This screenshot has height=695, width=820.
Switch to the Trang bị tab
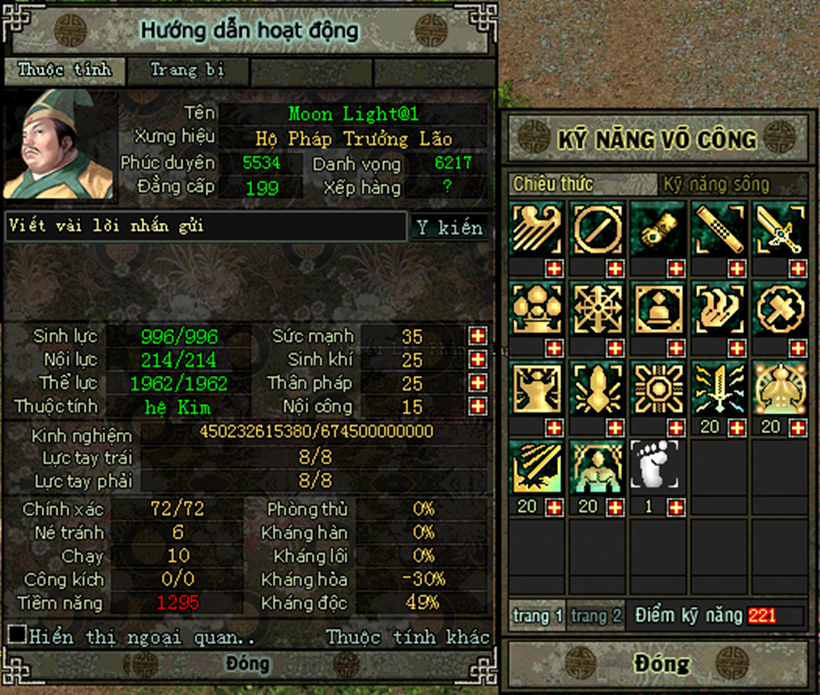(x=187, y=71)
